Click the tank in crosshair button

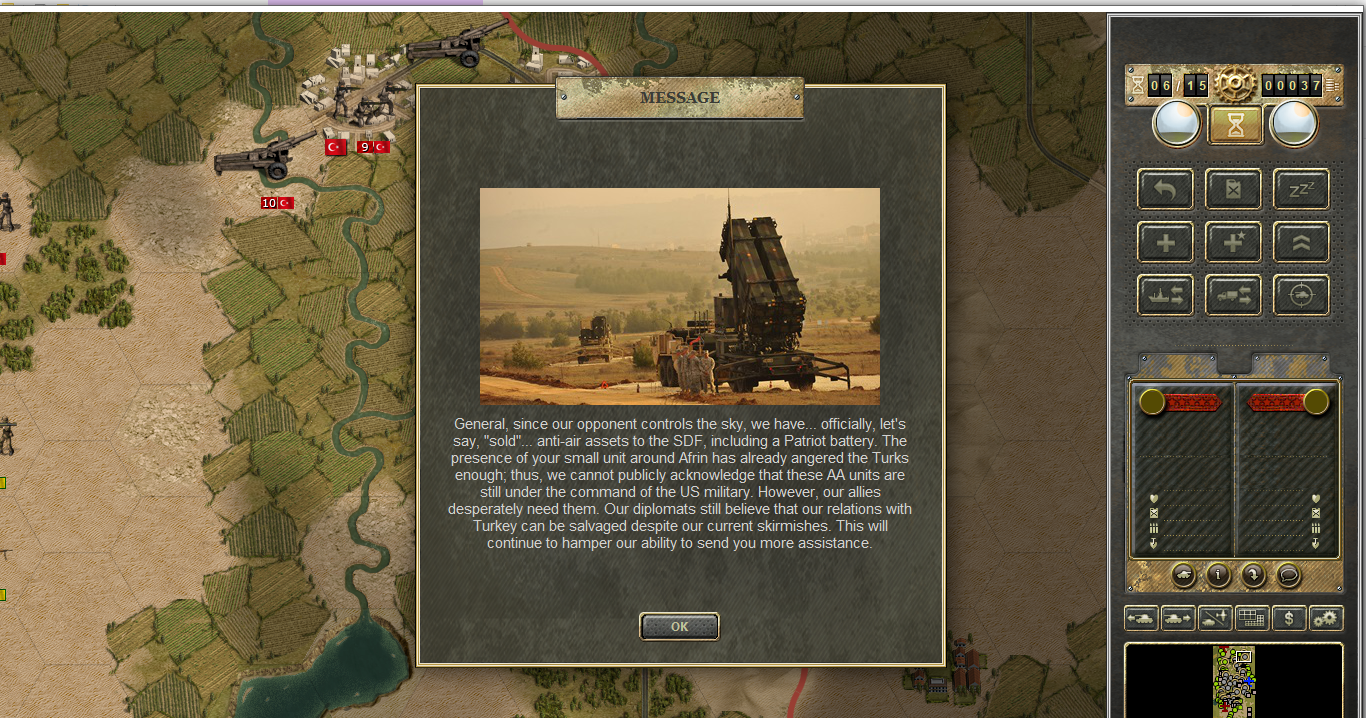[x=1301, y=295]
